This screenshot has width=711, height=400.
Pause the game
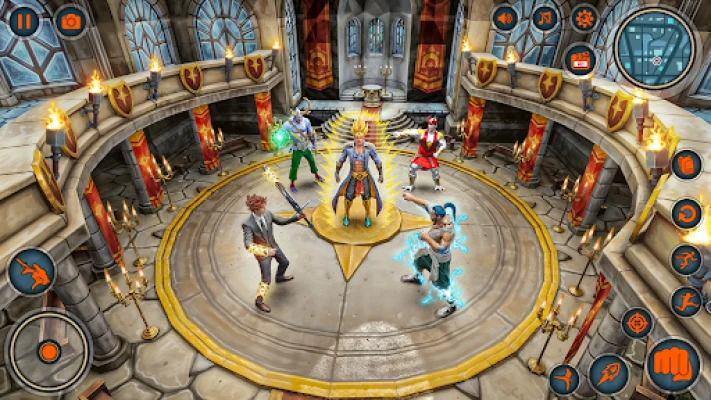[x=24, y=21]
